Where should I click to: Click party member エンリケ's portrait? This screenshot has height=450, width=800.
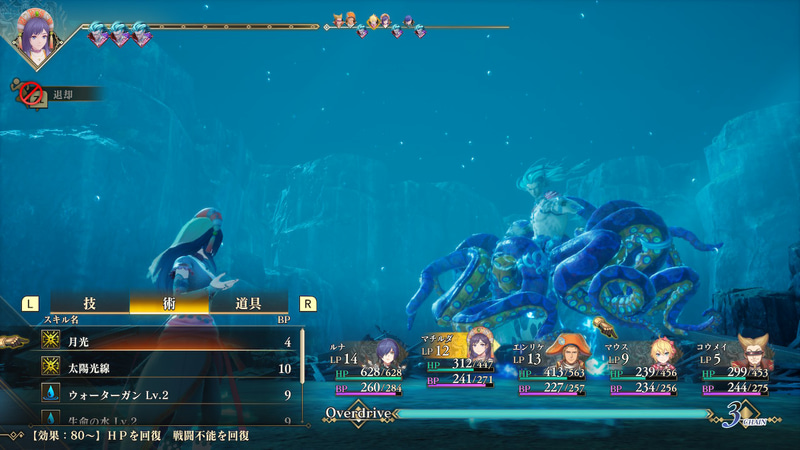(568, 353)
